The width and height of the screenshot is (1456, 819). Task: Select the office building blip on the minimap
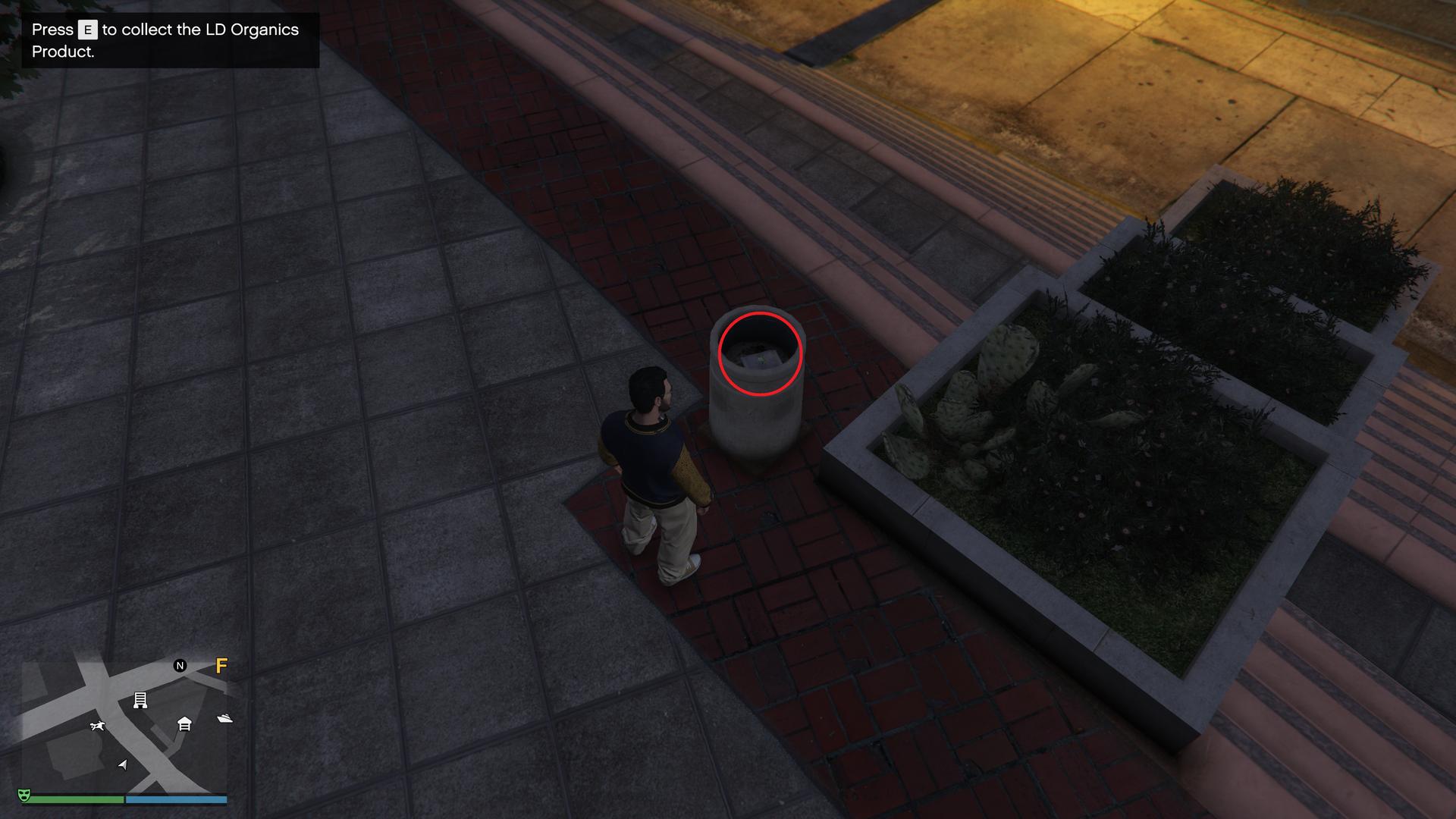click(140, 700)
